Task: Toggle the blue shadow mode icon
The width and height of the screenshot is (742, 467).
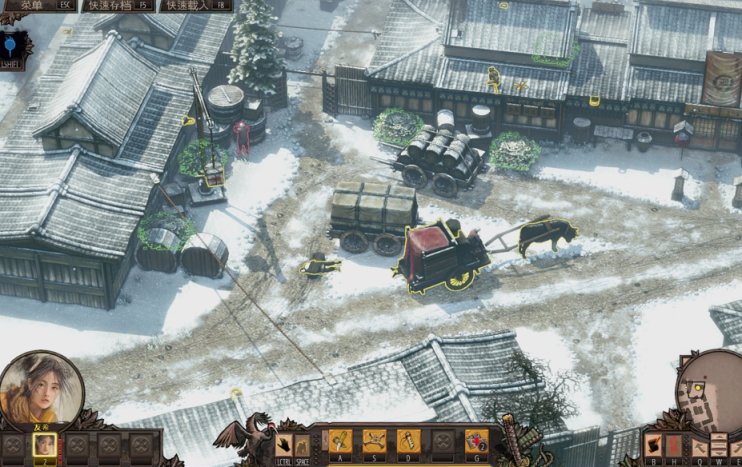Action: click(x=10, y=45)
